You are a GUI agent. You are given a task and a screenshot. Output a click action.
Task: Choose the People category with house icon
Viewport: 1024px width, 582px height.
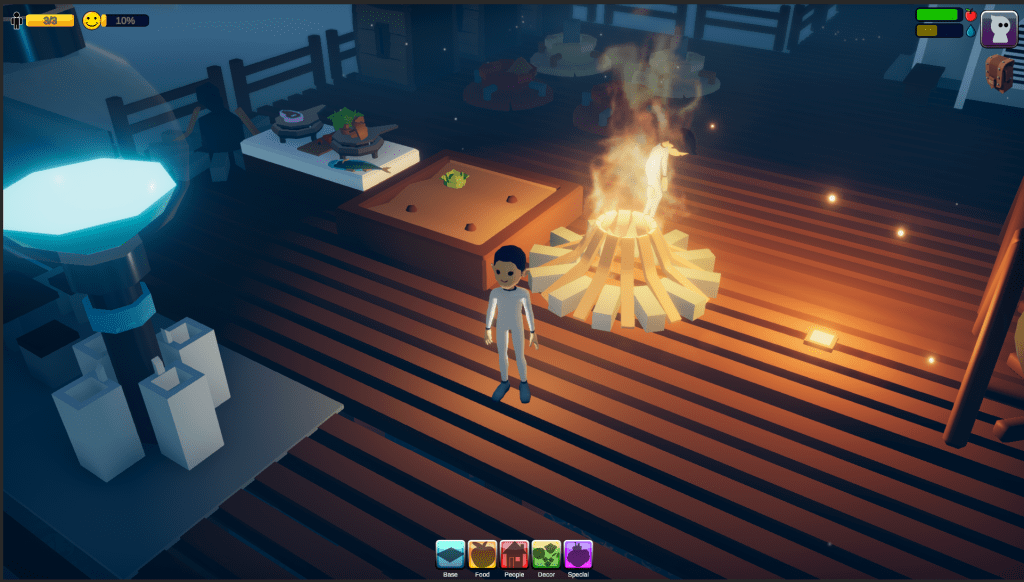tap(514, 554)
